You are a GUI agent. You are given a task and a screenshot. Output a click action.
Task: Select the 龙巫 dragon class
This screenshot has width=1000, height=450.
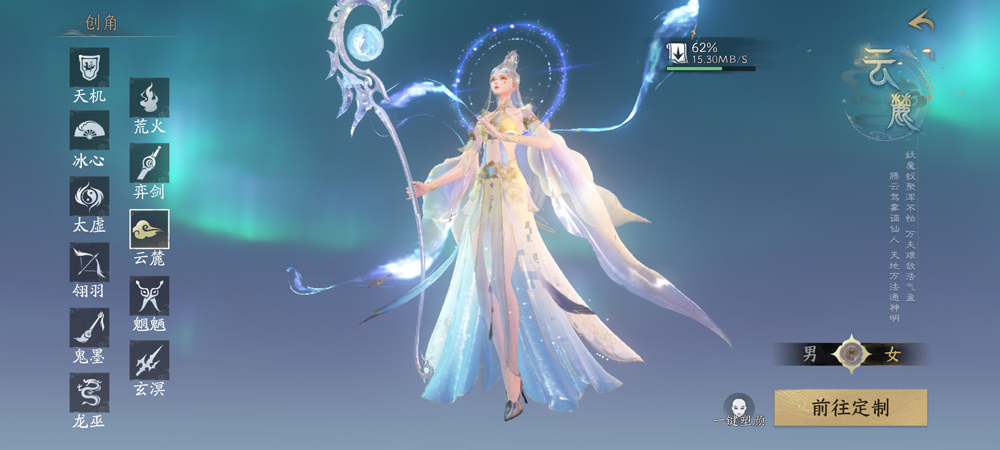coord(89,392)
